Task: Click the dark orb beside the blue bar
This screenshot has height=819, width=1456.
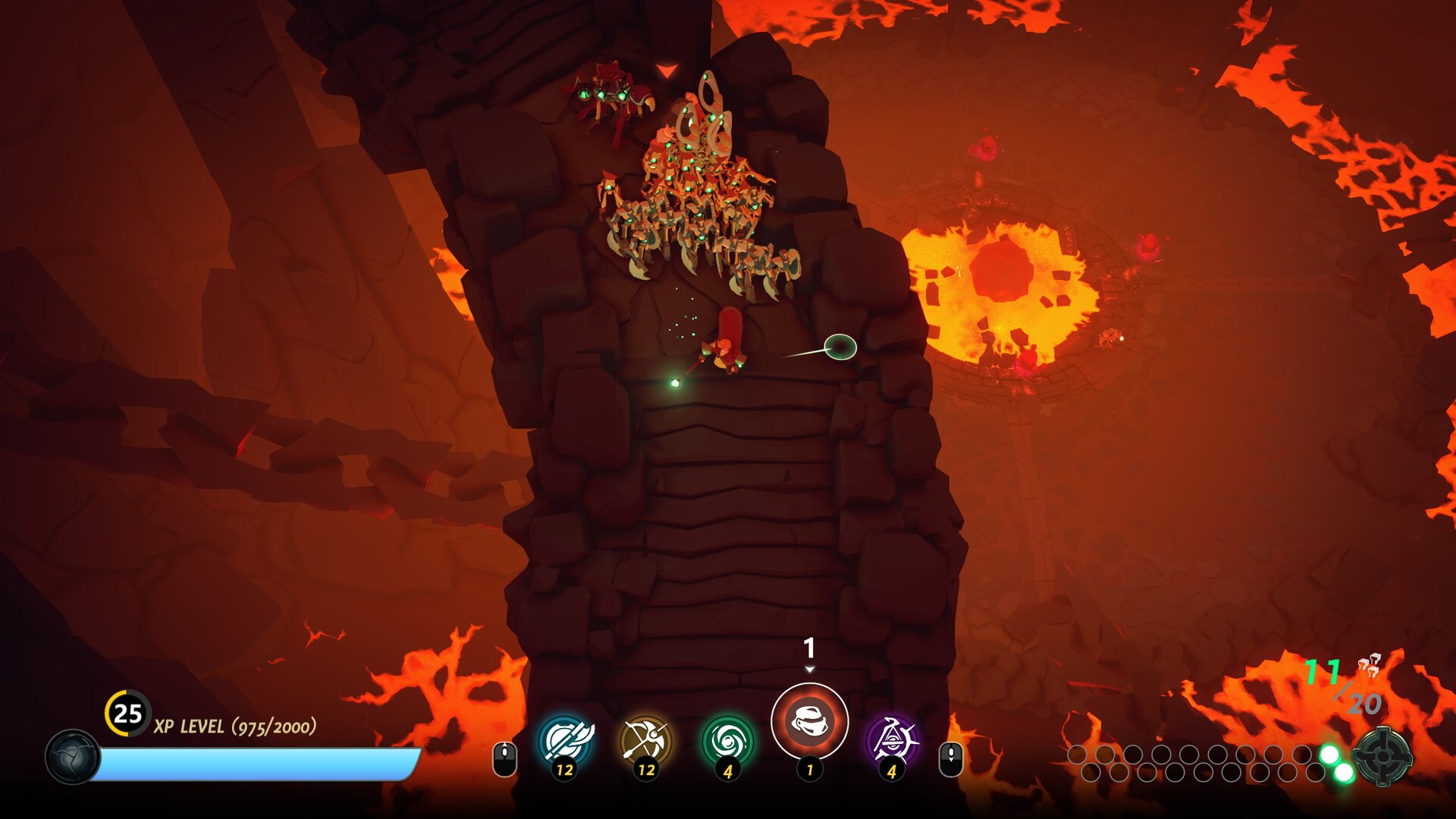Action: pyautogui.click(x=72, y=757)
